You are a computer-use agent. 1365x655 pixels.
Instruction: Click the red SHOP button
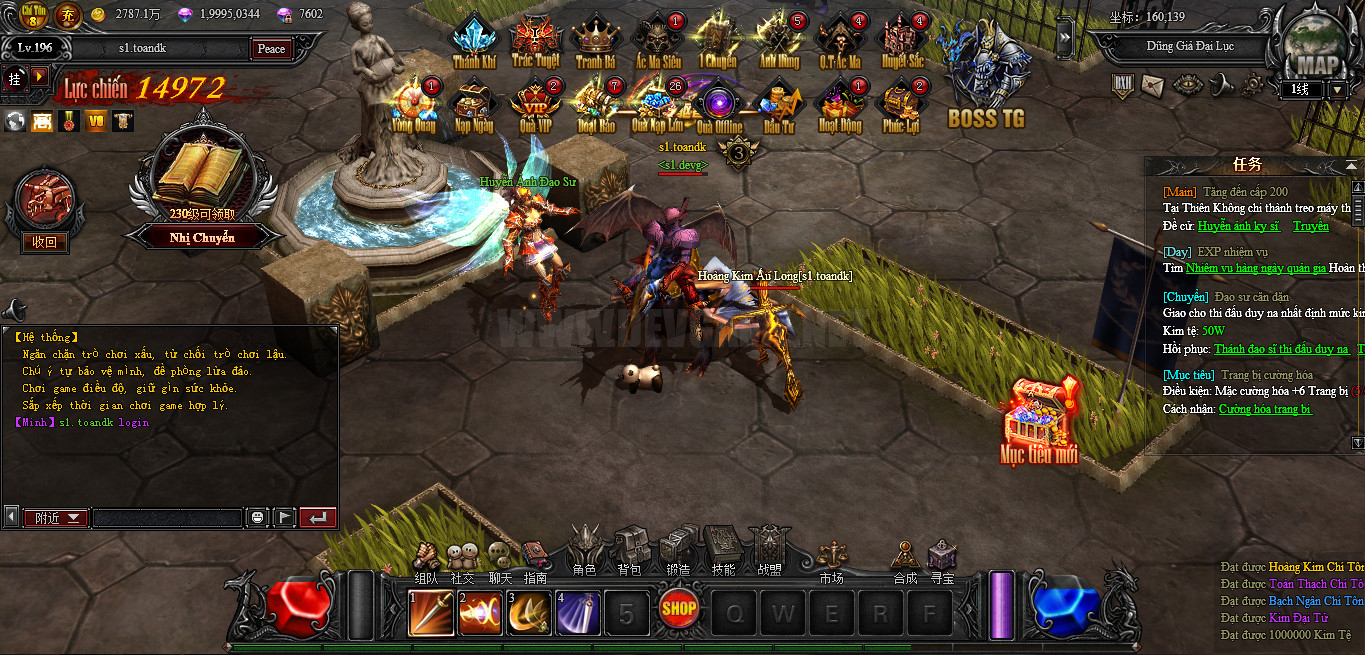point(678,608)
